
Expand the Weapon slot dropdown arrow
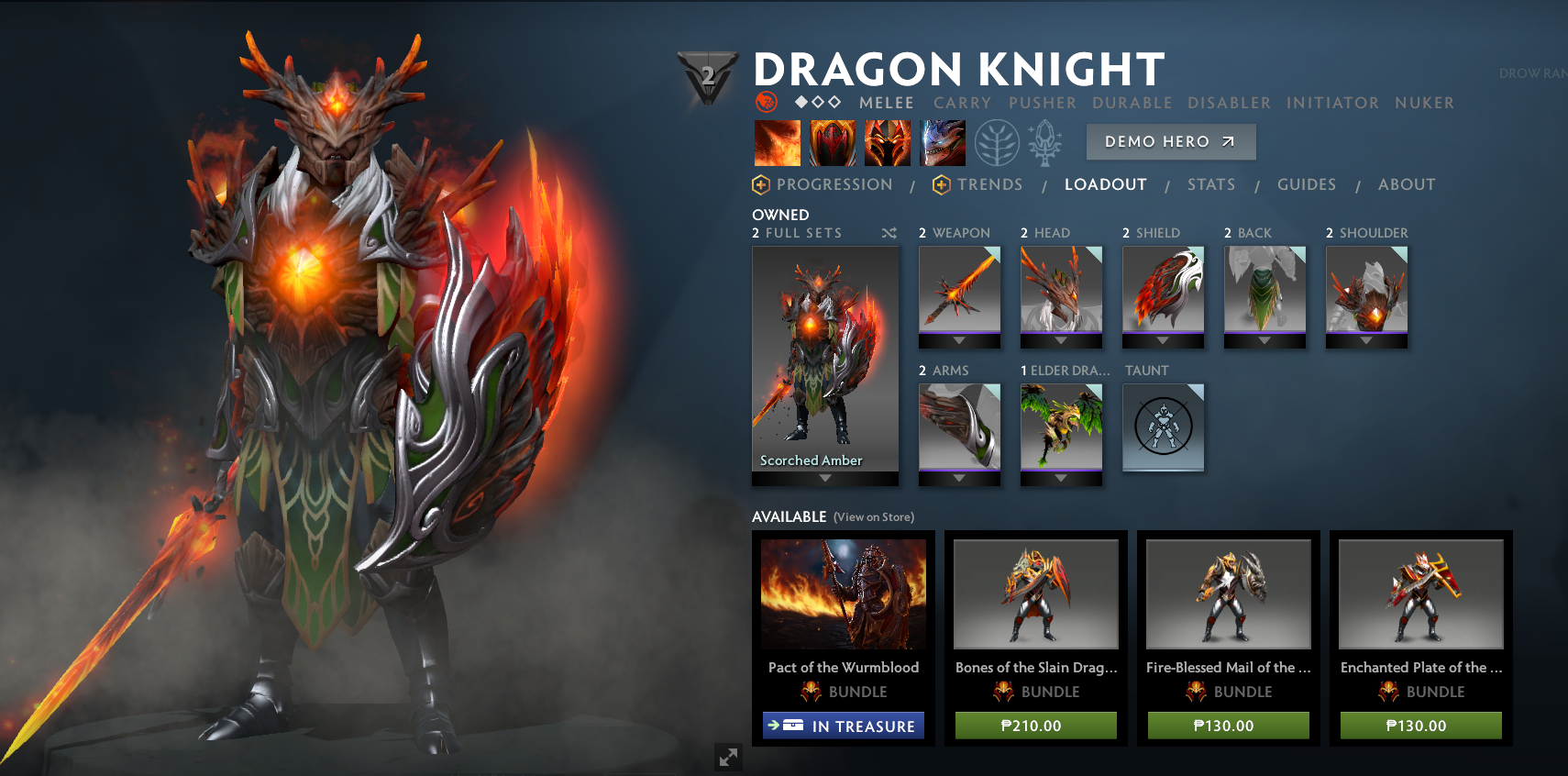pyautogui.click(x=959, y=340)
